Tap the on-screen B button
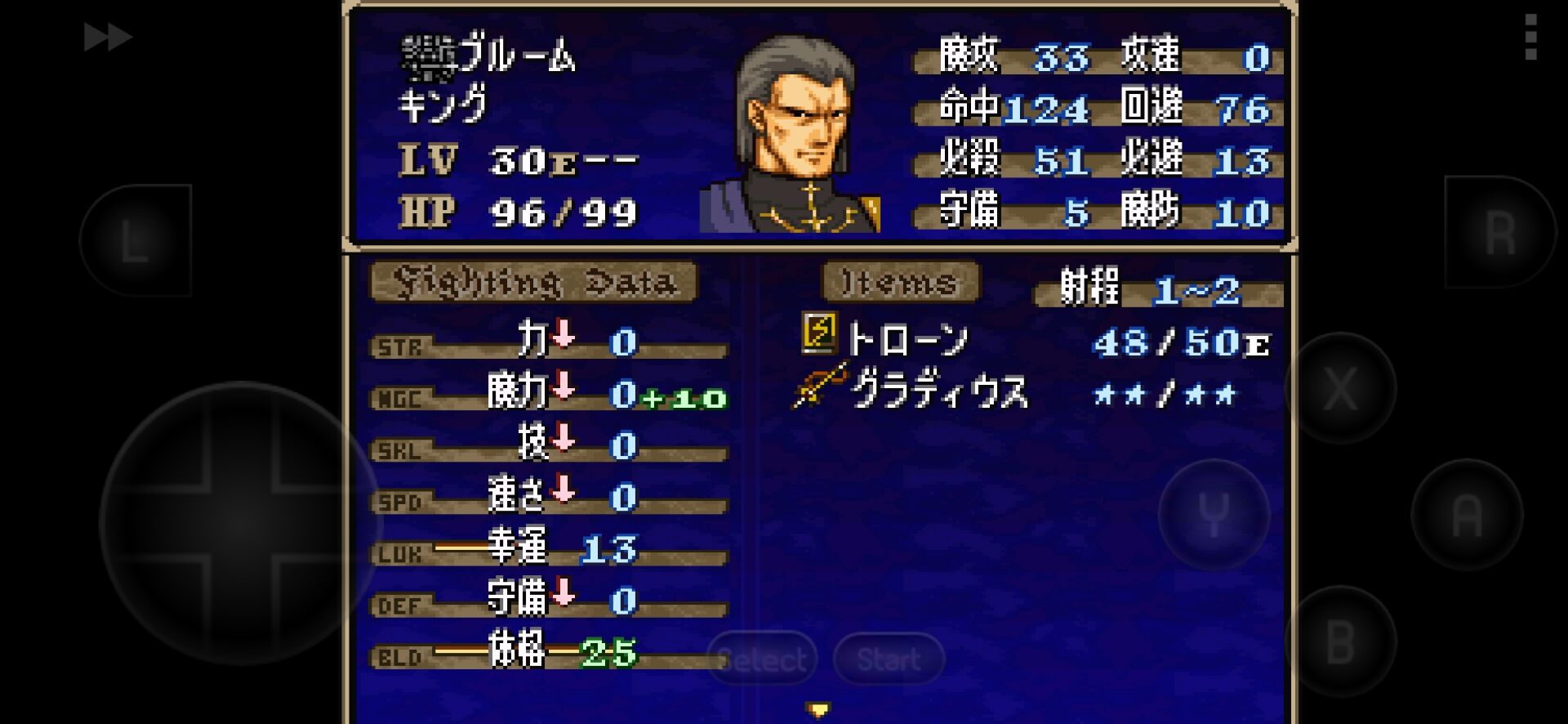 coord(1340,641)
